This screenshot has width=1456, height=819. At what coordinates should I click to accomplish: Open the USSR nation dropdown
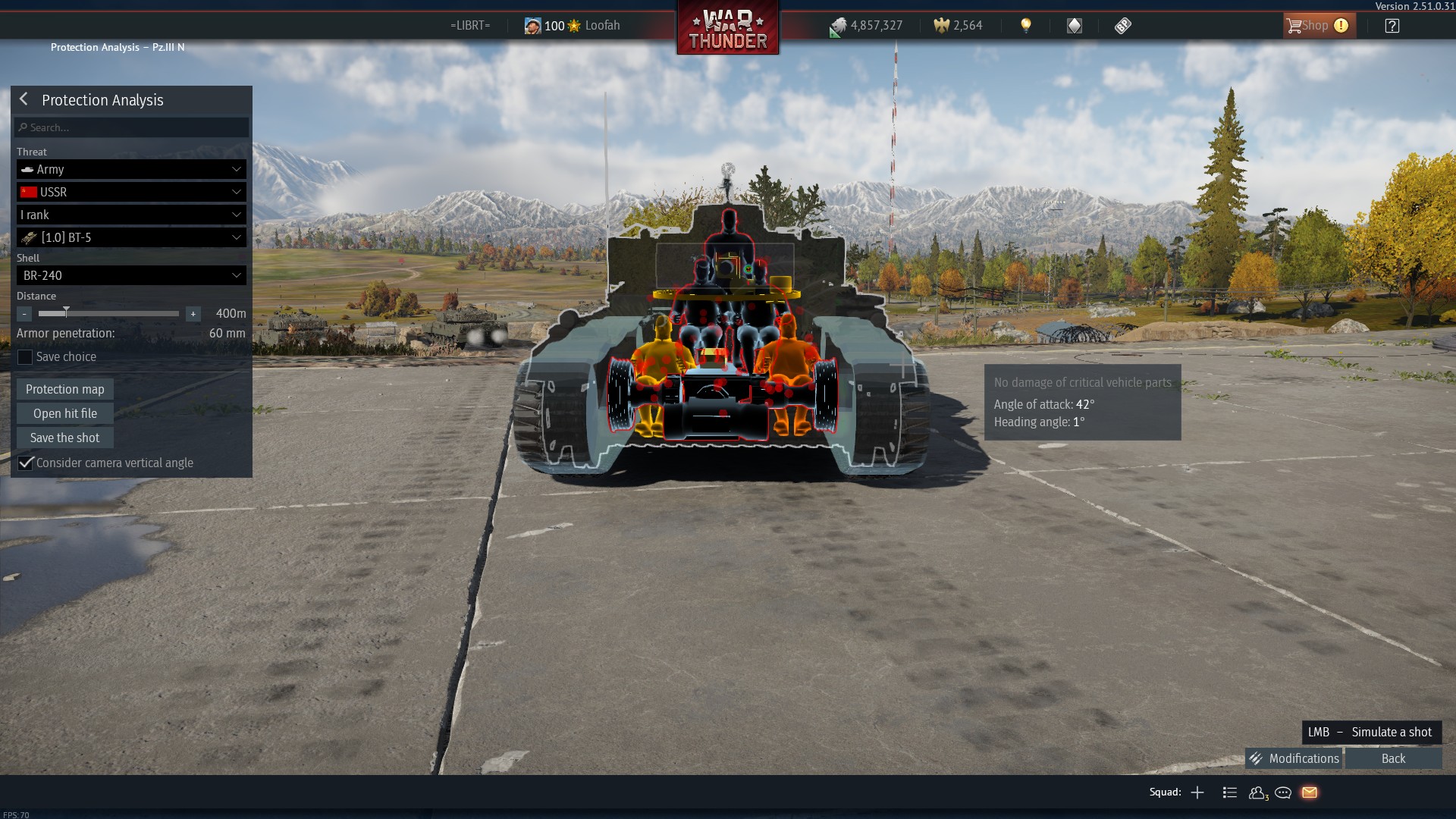point(131,192)
